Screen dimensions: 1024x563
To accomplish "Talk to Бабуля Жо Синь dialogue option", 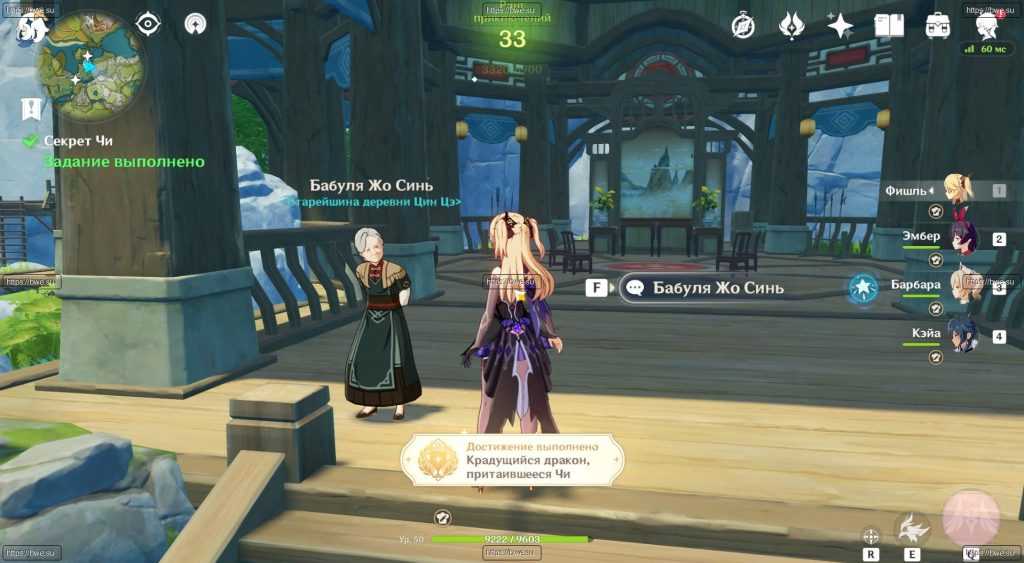I will pyautogui.click(x=705, y=288).
